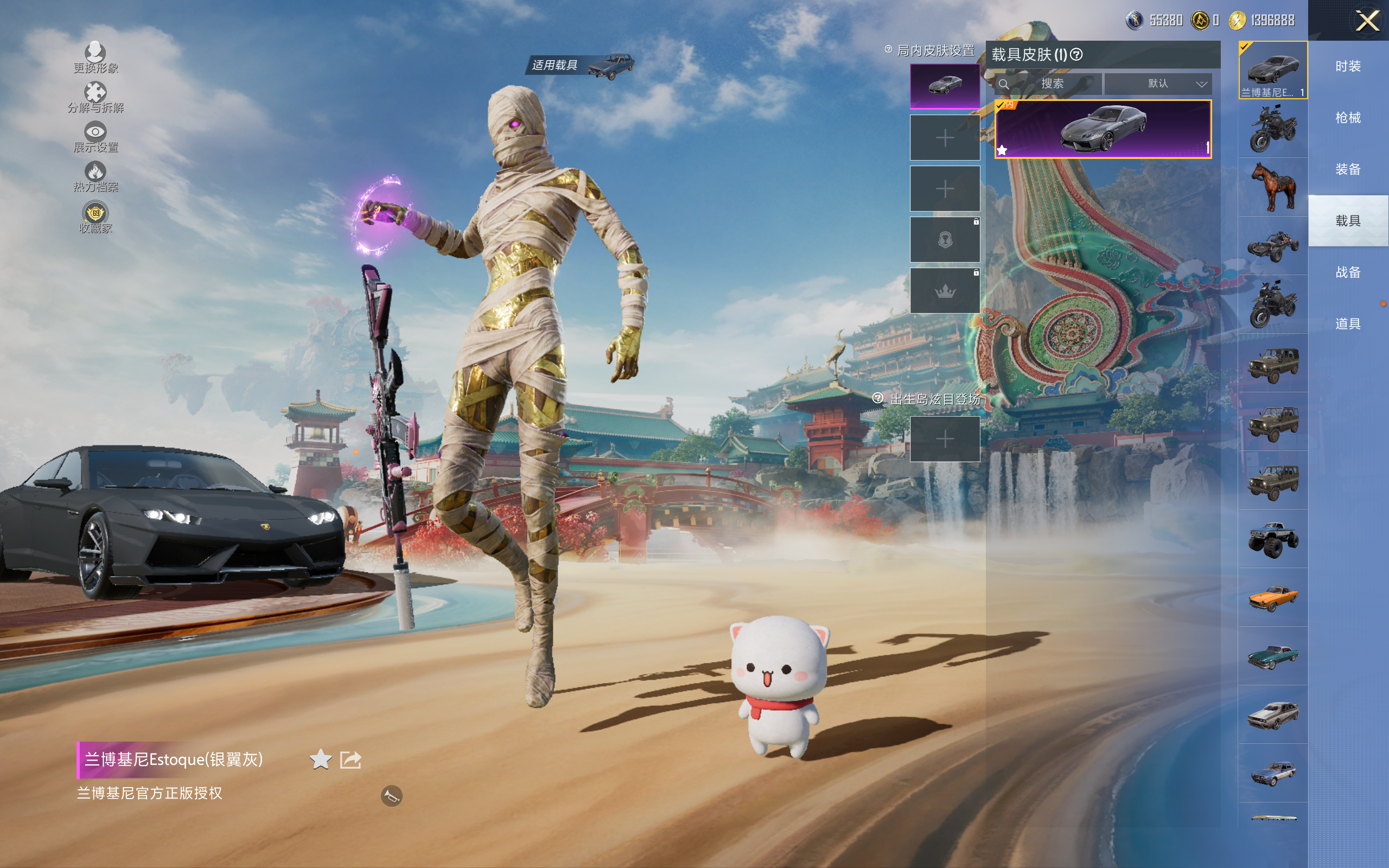
Task: Select the 装备 equipment tab
Action: [x=1348, y=169]
